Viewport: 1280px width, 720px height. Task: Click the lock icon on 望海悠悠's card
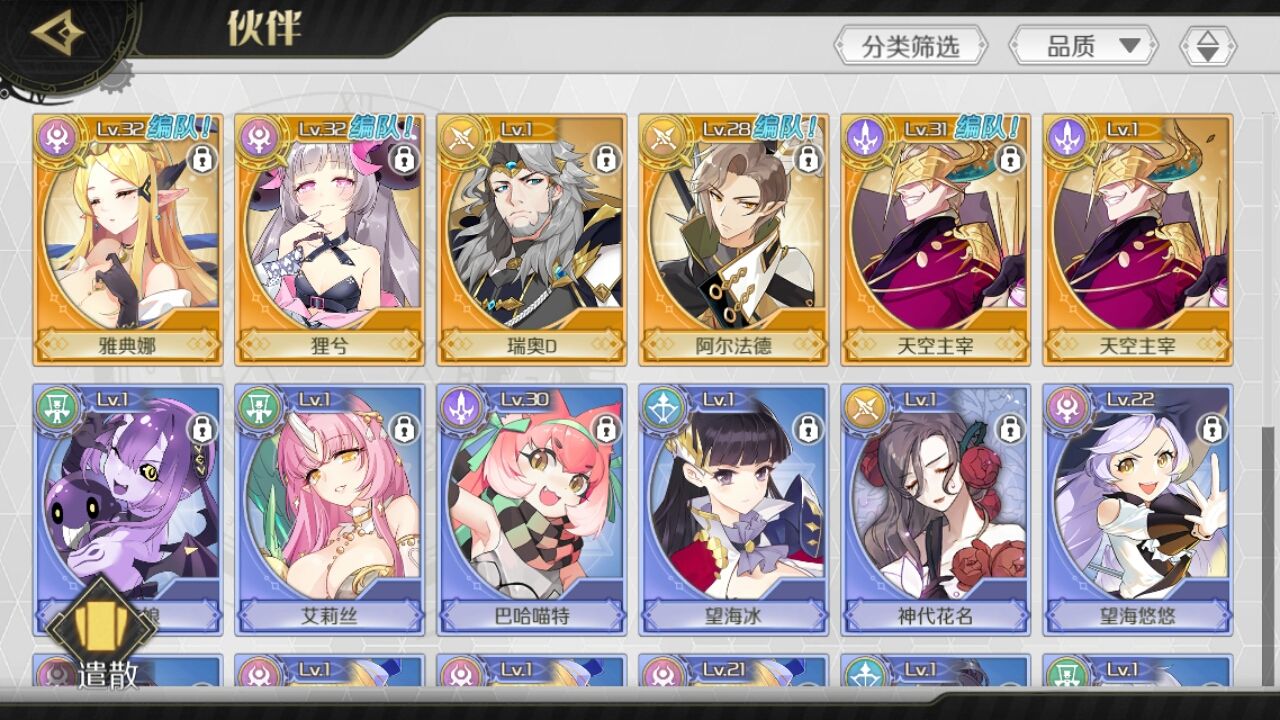tap(1212, 429)
